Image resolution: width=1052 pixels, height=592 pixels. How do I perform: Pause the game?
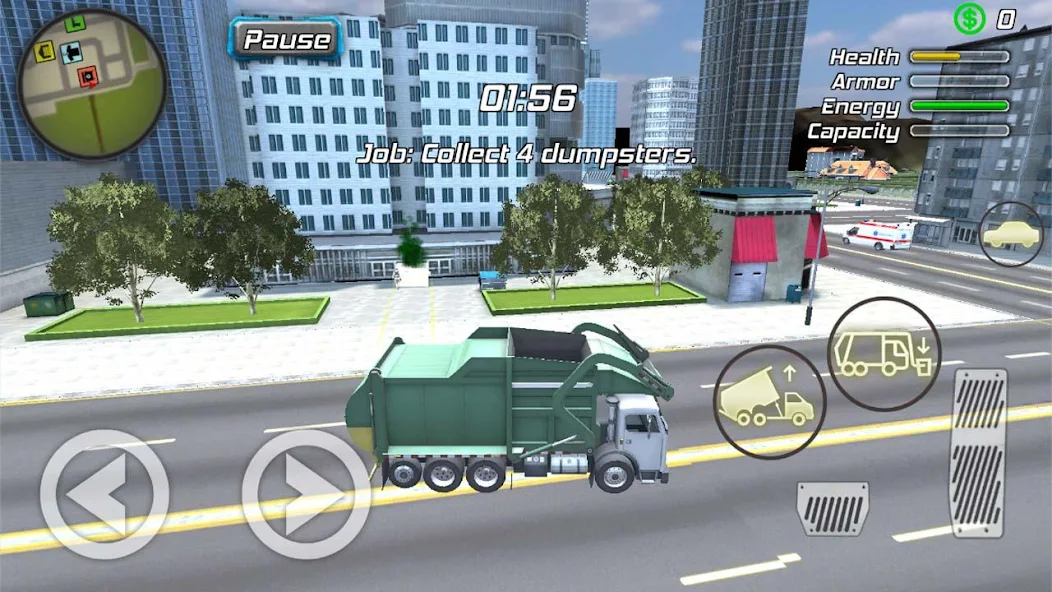coord(287,40)
